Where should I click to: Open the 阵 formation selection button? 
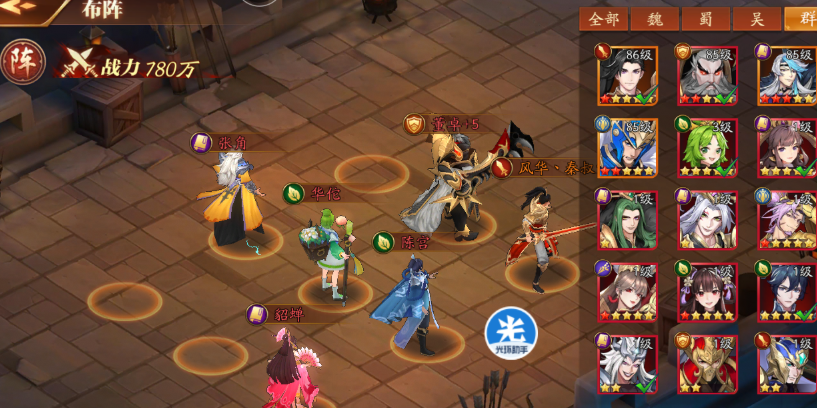pos(22,63)
